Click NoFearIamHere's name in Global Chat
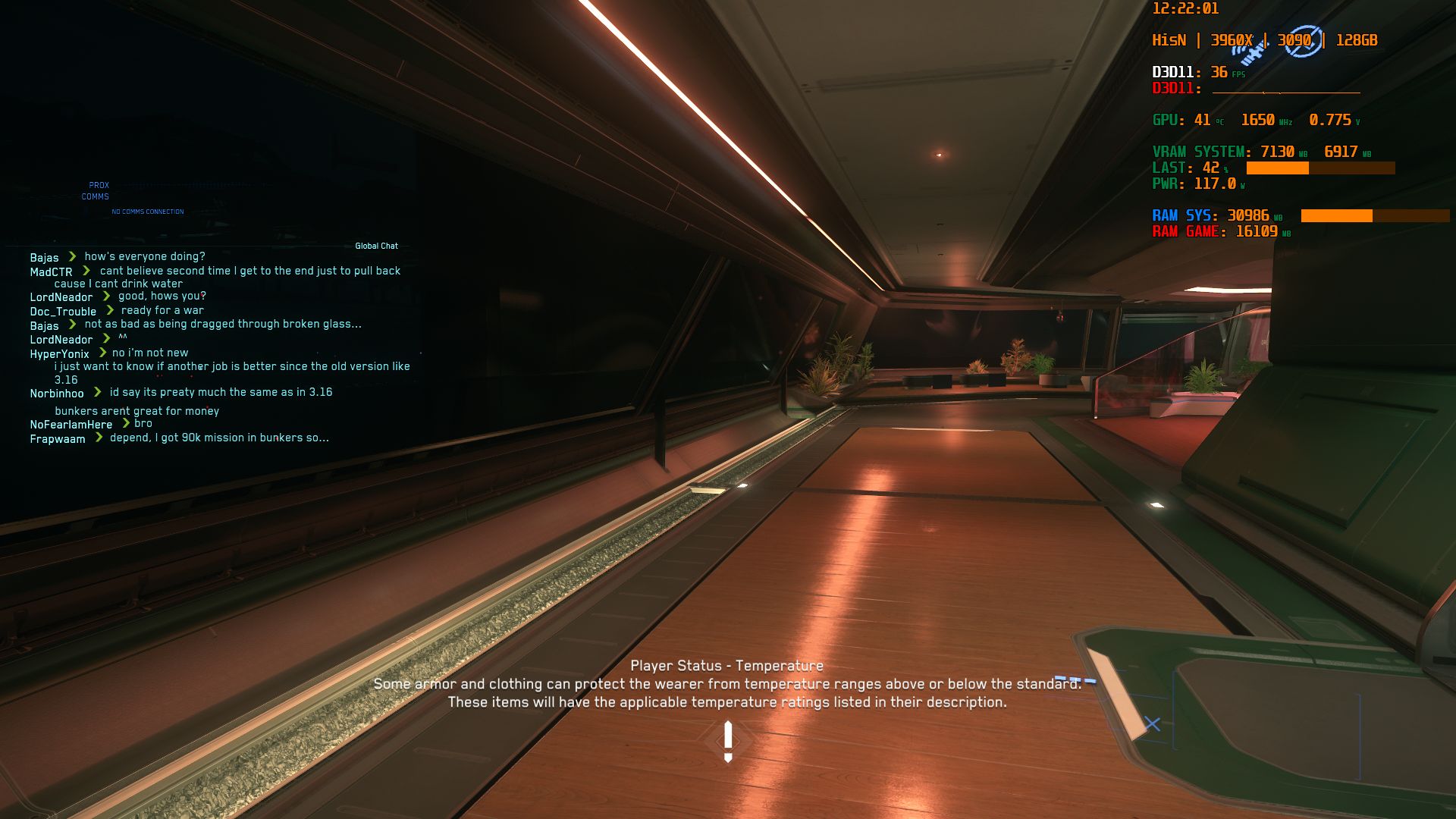 (70, 424)
